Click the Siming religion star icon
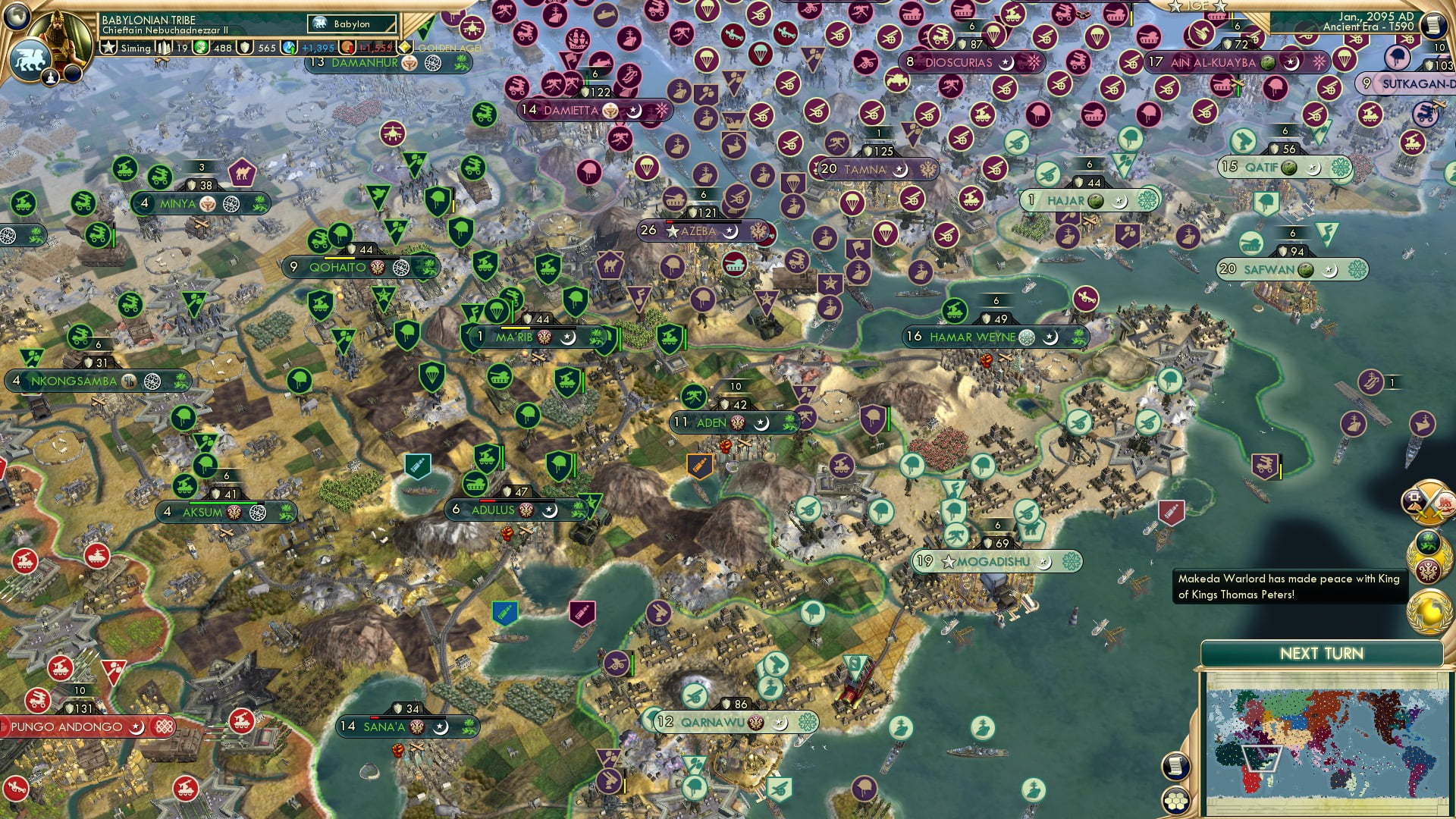Image resolution: width=1456 pixels, height=819 pixels. [110, 48]
